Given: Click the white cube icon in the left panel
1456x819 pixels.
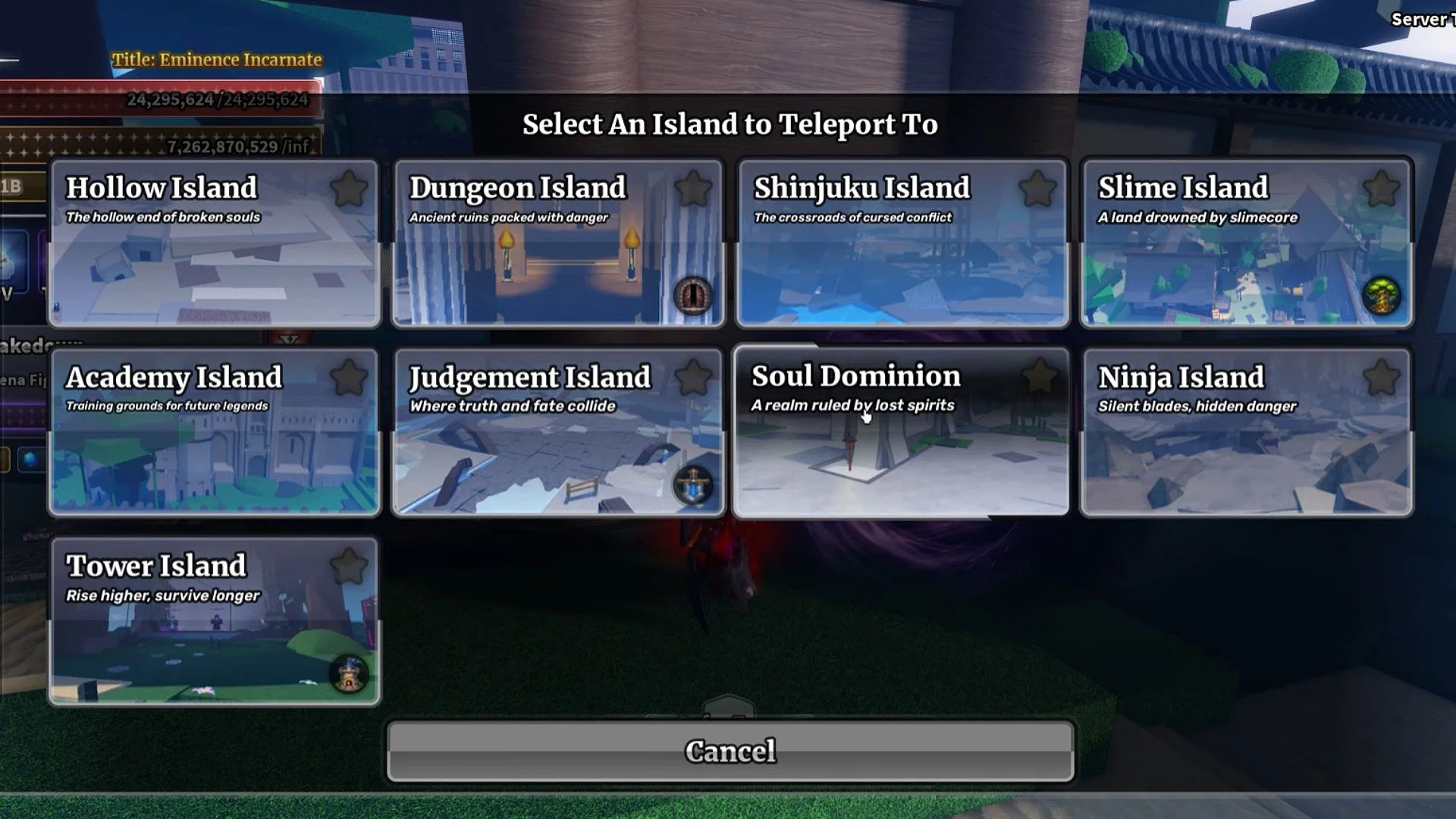Looking at the screenshot, I should [9, 268].
